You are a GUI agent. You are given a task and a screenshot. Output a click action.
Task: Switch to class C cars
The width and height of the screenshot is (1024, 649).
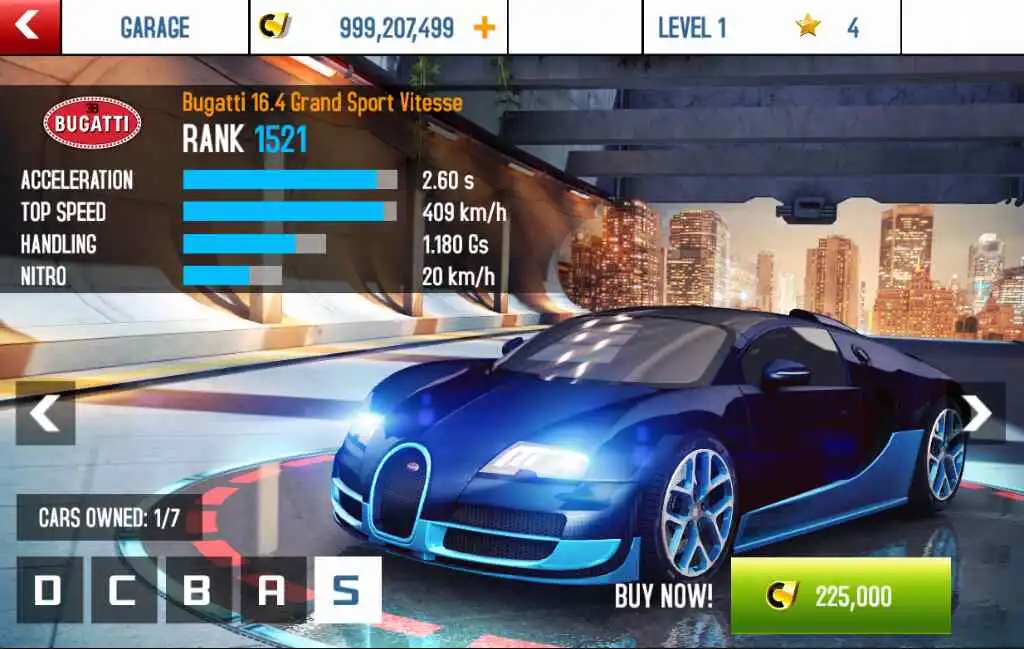coord(123,590)
